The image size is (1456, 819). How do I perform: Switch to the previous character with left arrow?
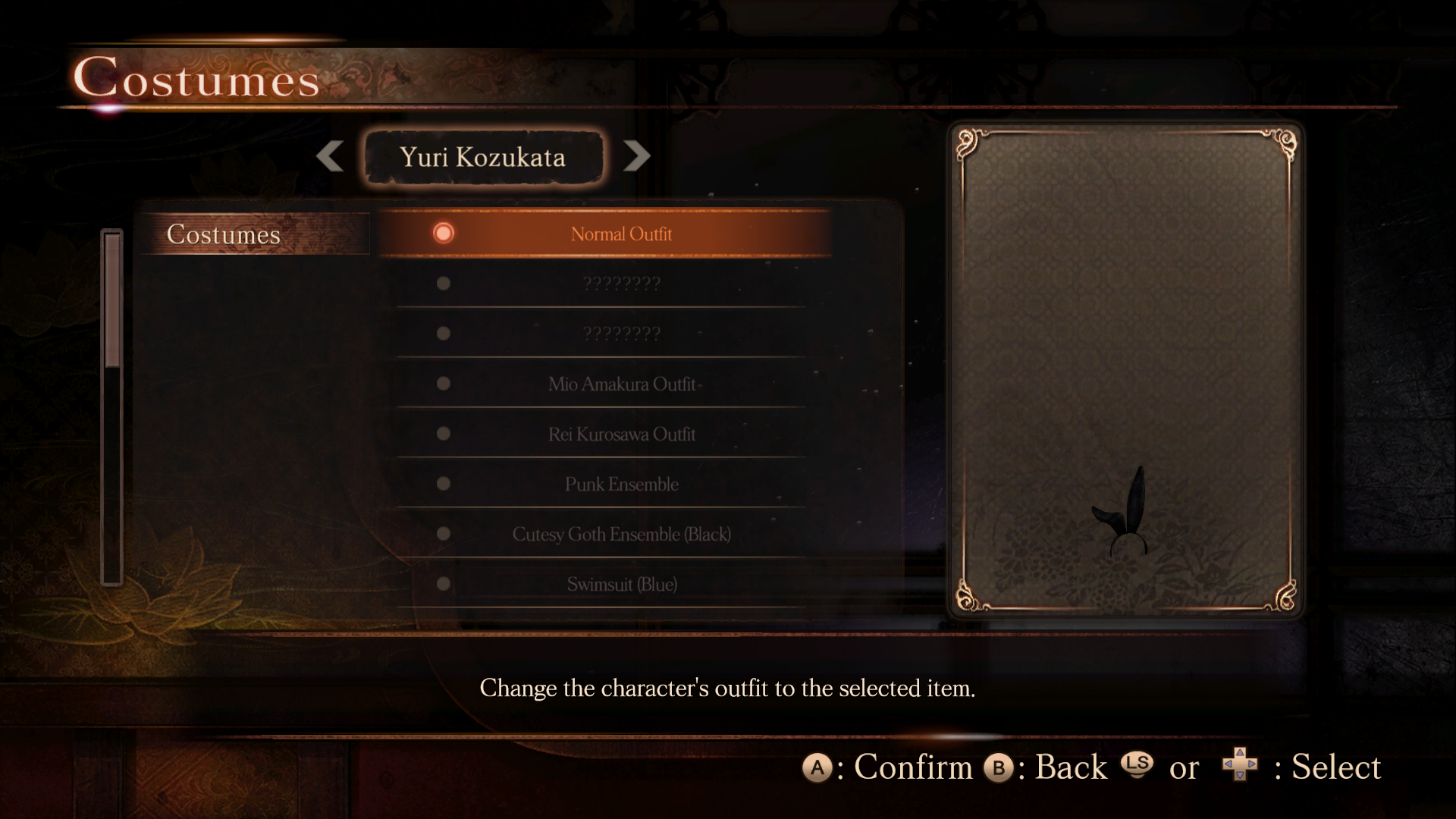click(330, 156)
